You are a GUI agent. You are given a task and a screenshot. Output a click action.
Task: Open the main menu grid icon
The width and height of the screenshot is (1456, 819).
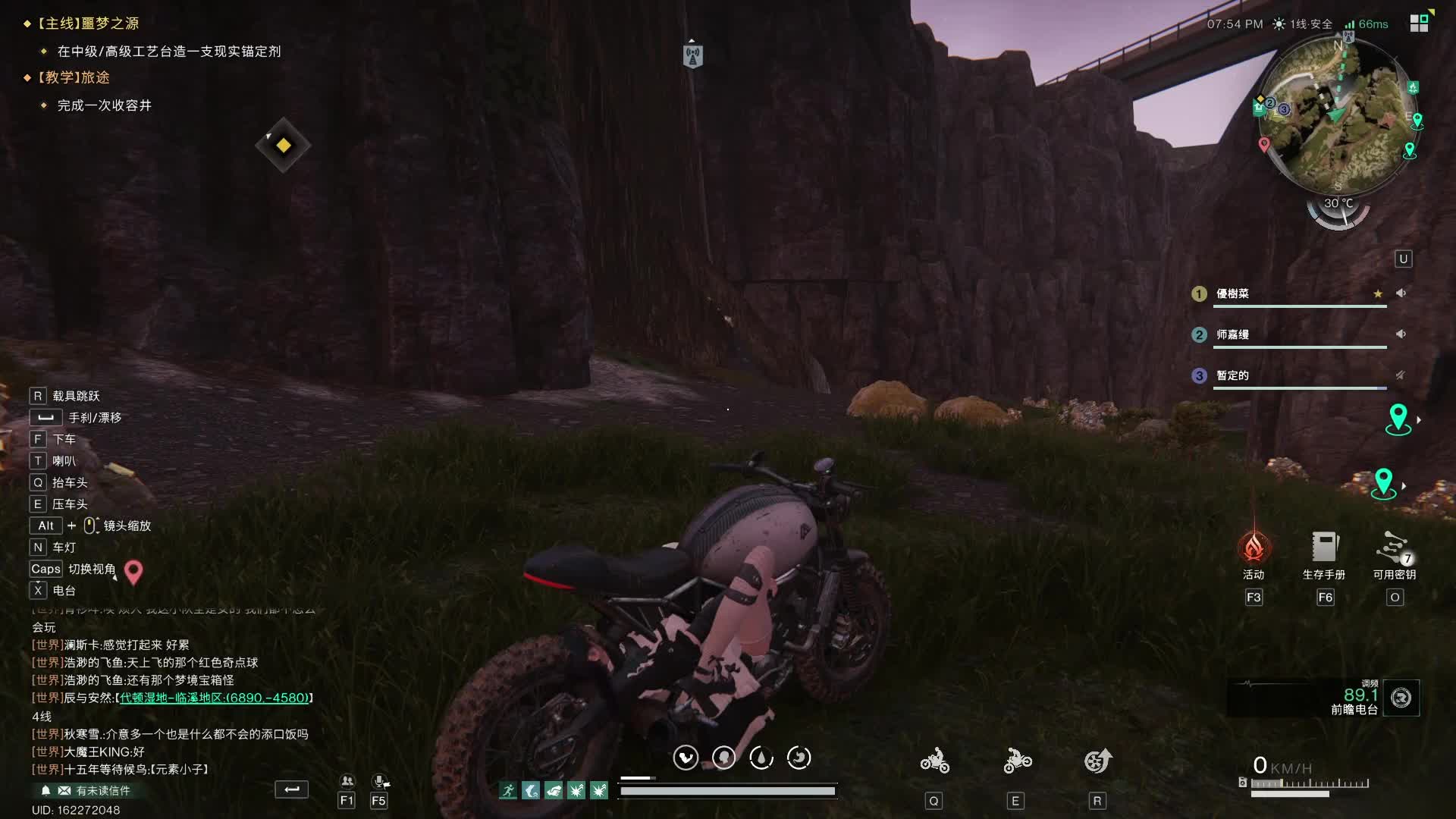pyautogui.click(x=1420, y=23)
